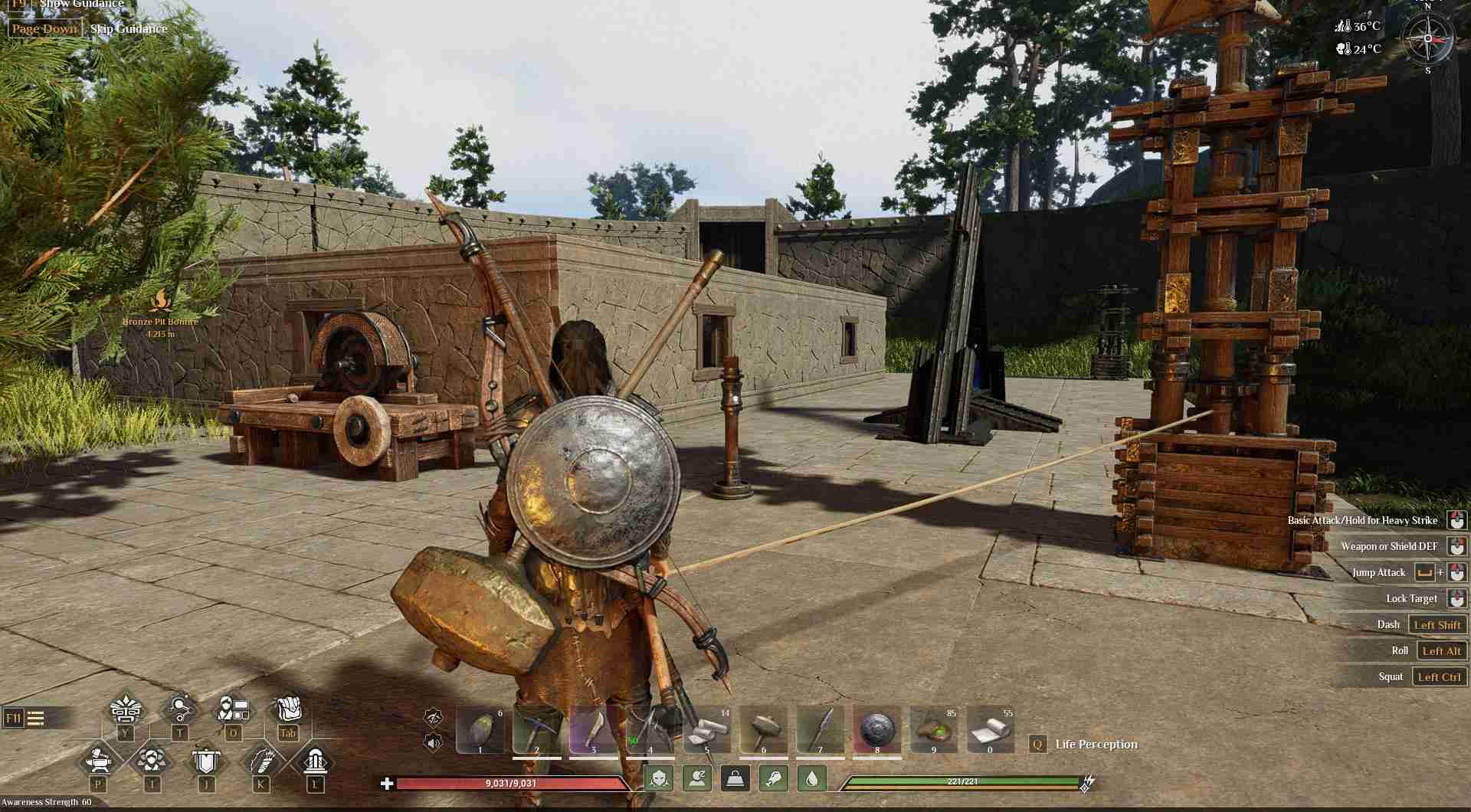Select the bandage stack of 14
The image size is (1471, 812).
click(x=706, y=729)
